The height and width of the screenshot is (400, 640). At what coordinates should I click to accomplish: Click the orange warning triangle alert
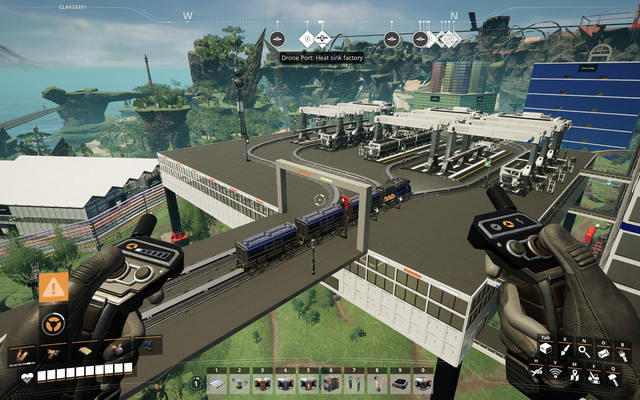54,287
